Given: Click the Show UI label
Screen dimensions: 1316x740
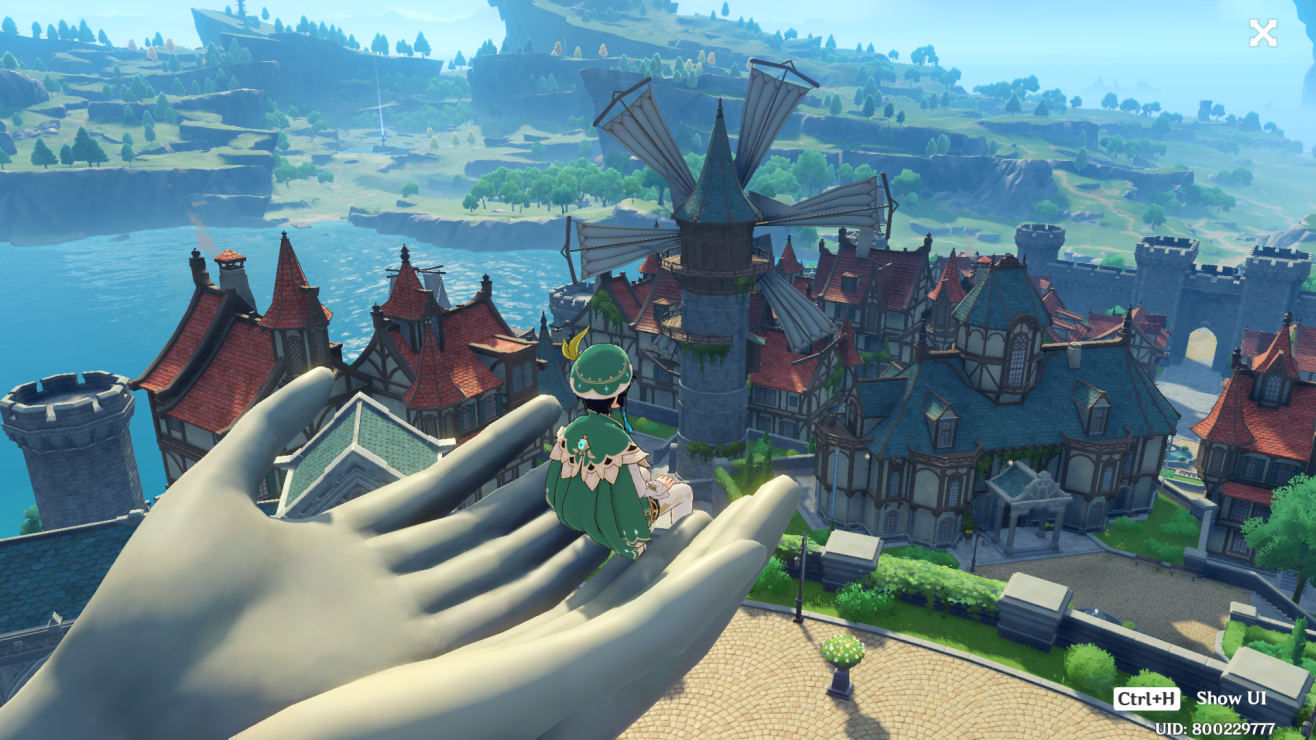Looking at the screenshot, I should (1230, 698).
